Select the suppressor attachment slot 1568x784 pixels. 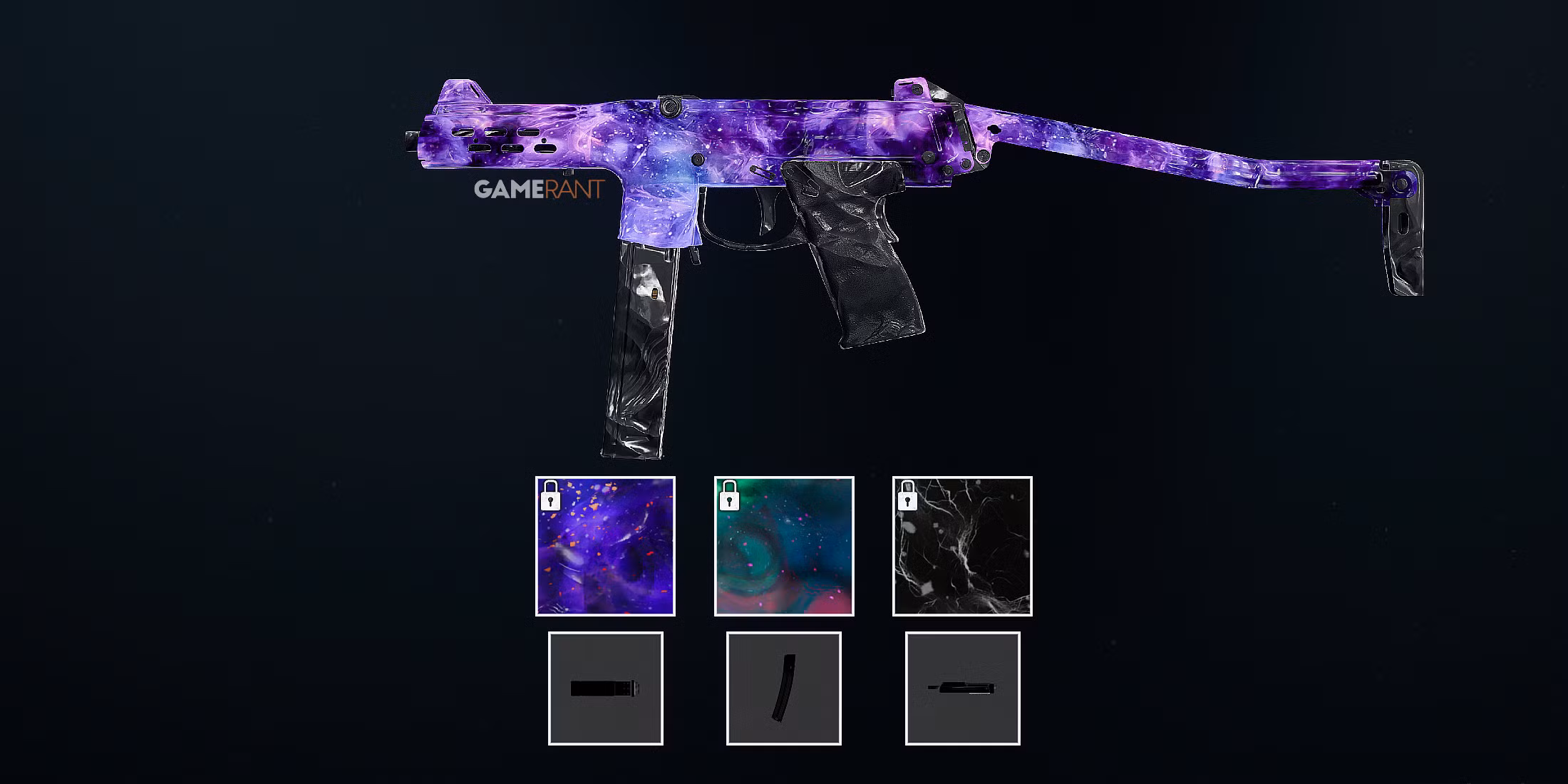pyautogui.click(x=605, y=688)
